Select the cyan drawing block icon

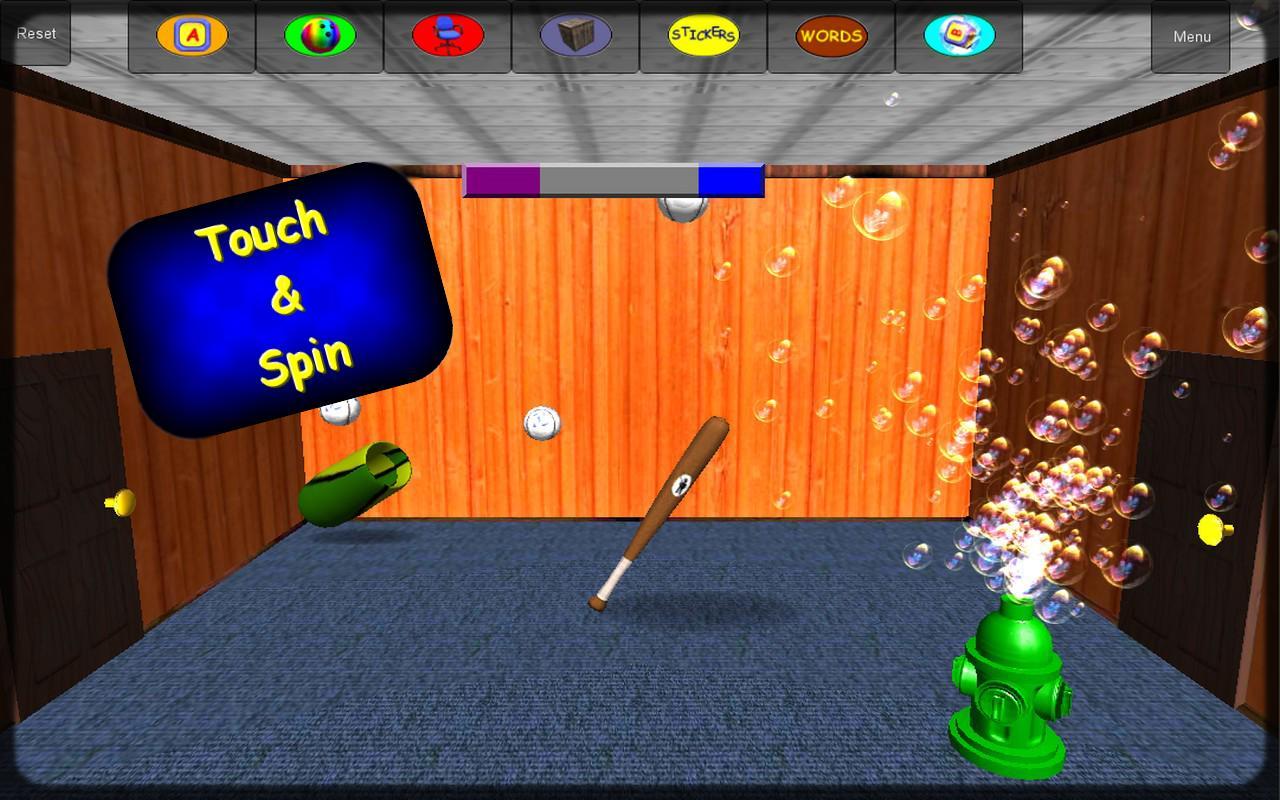958,36
